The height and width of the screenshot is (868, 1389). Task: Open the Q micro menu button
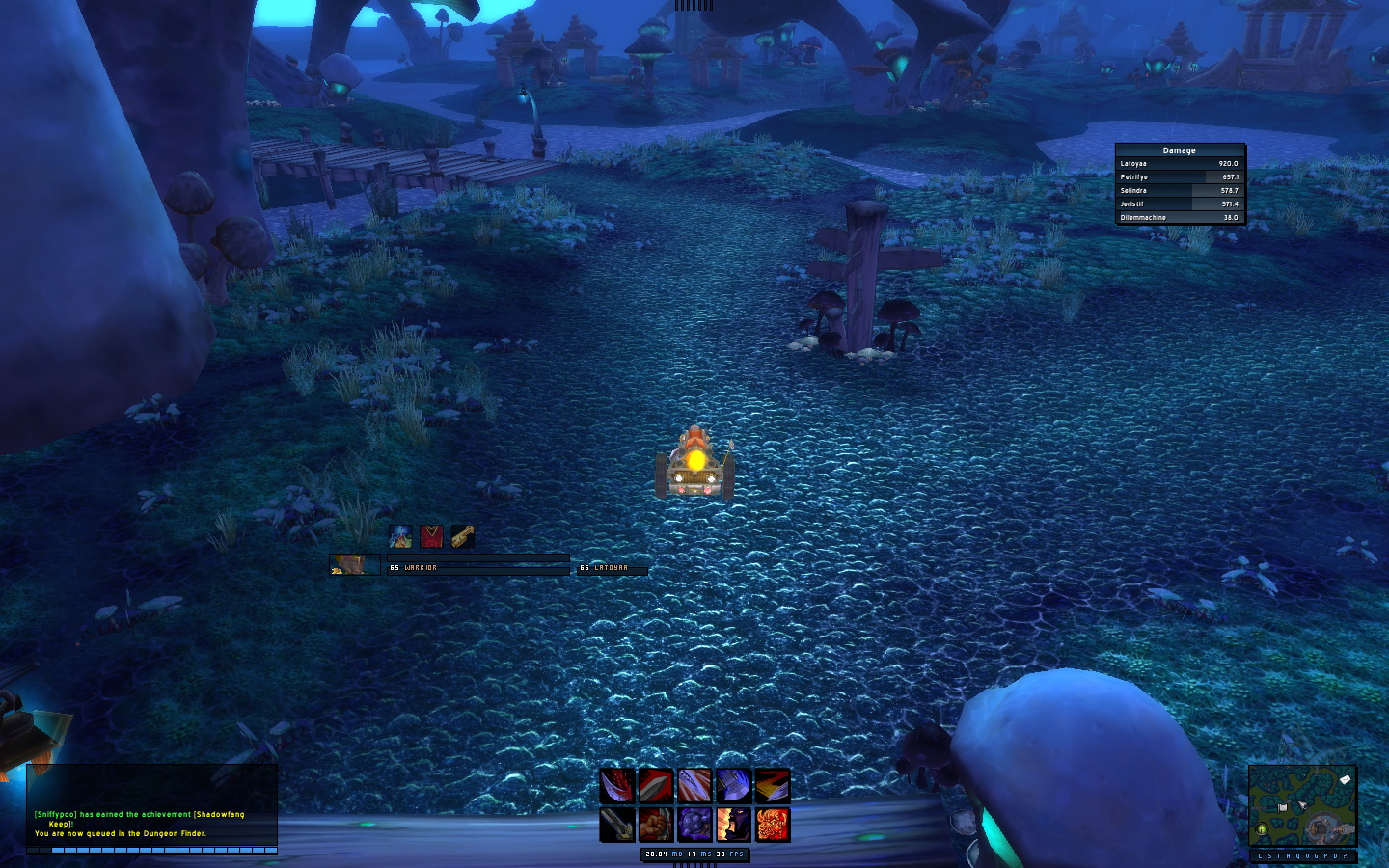pos(1298,856)
